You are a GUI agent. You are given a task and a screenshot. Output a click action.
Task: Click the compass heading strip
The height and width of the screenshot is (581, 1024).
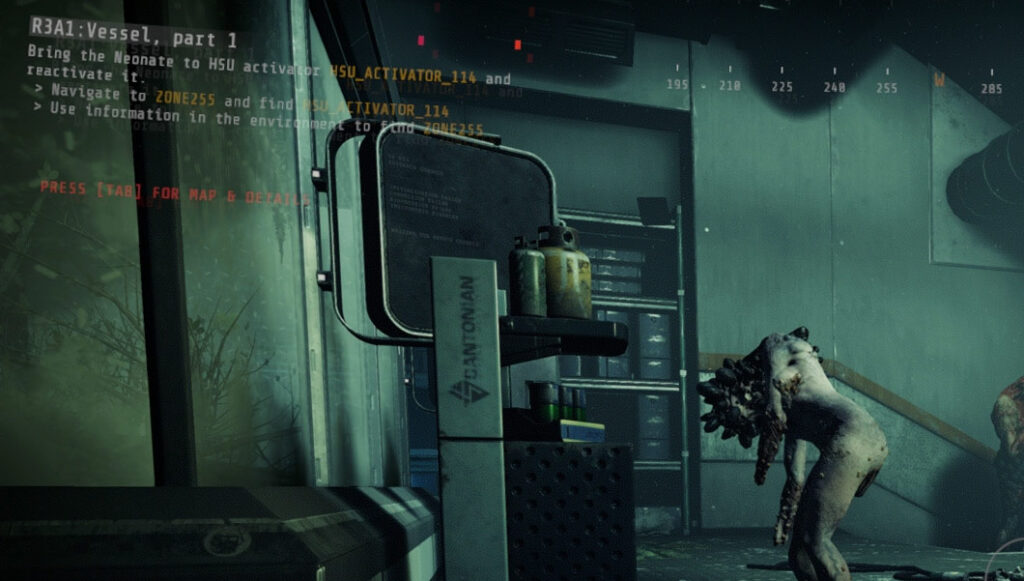coord(833,85)
